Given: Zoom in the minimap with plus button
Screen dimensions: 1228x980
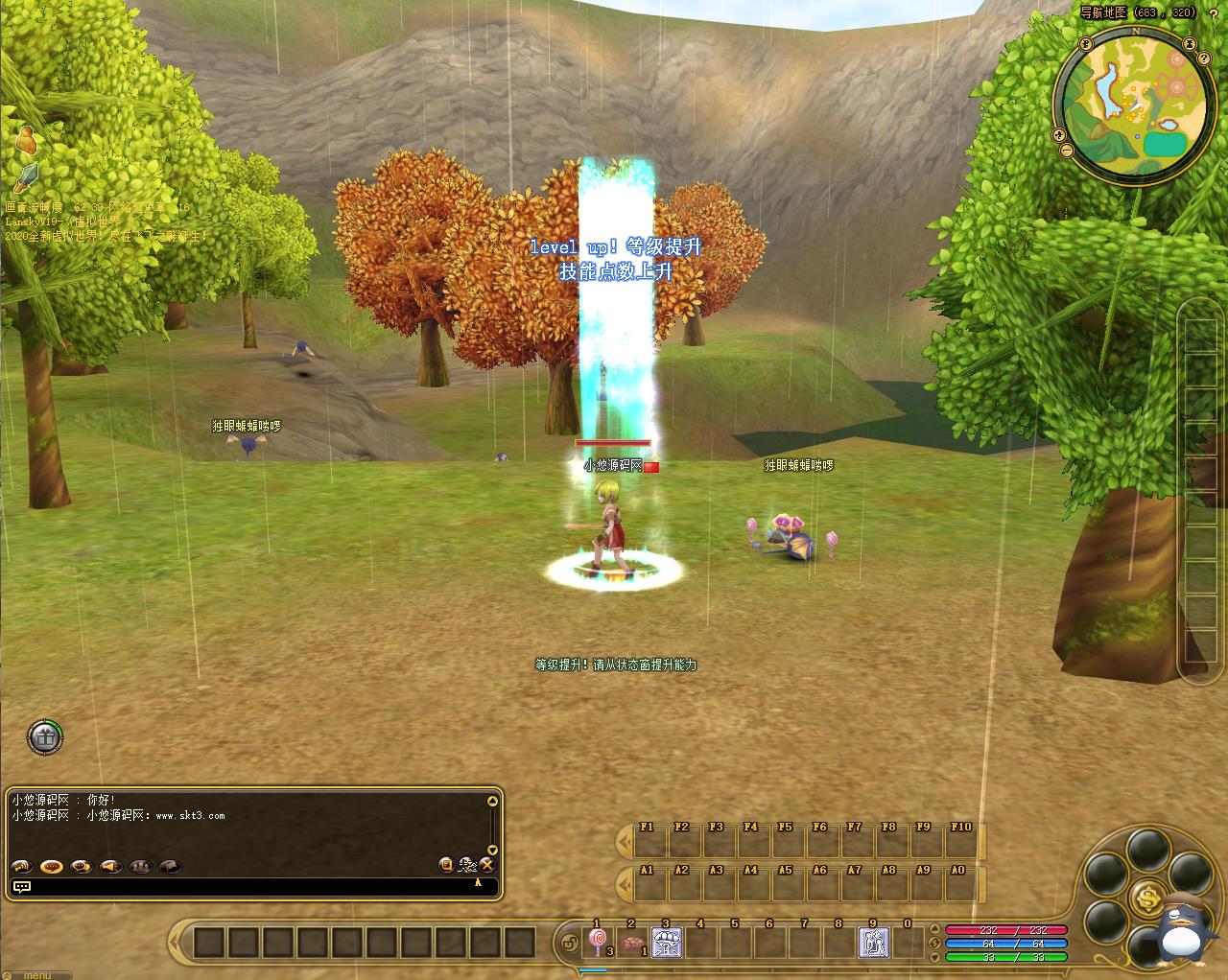Looking at the screenshot, I should [x=1059, y=134].
